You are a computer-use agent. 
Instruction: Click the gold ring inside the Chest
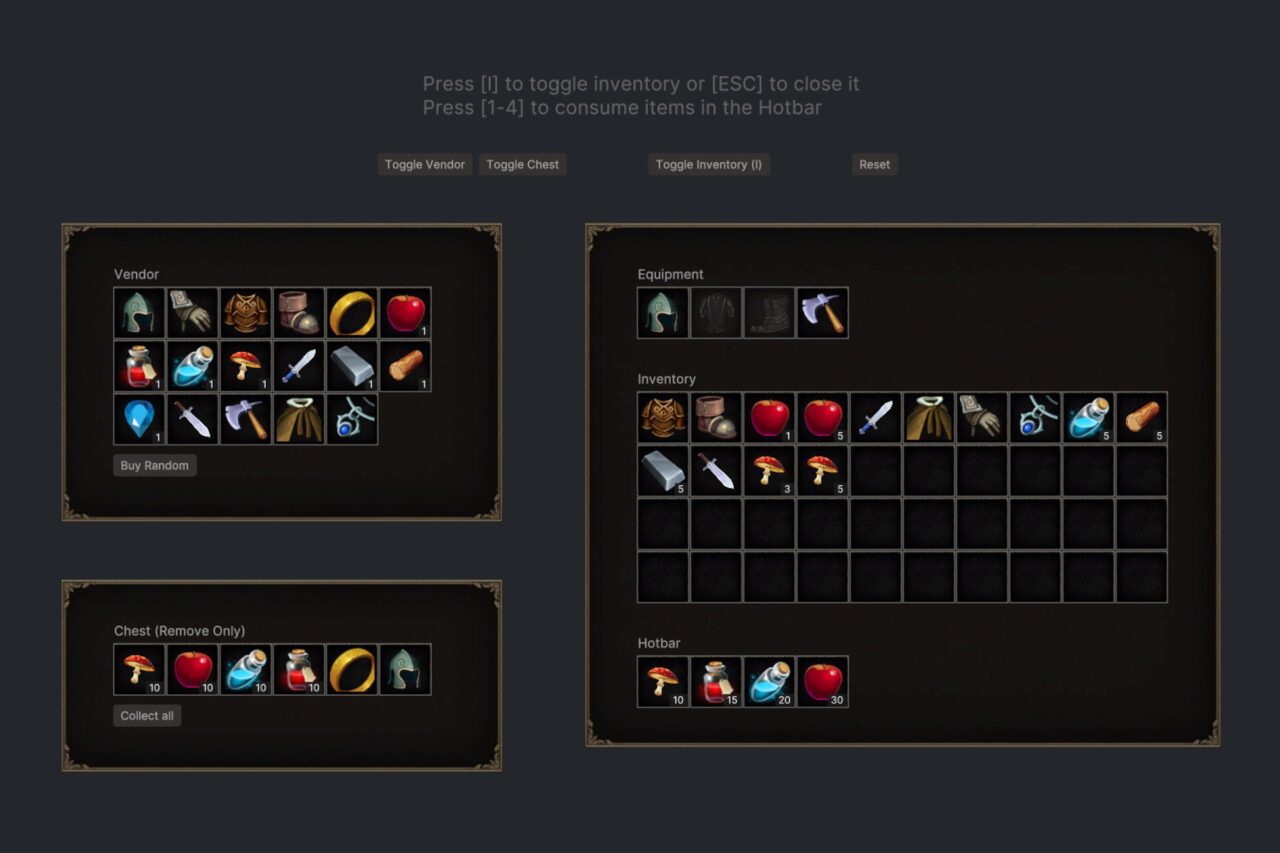click(x=353, y=669)
